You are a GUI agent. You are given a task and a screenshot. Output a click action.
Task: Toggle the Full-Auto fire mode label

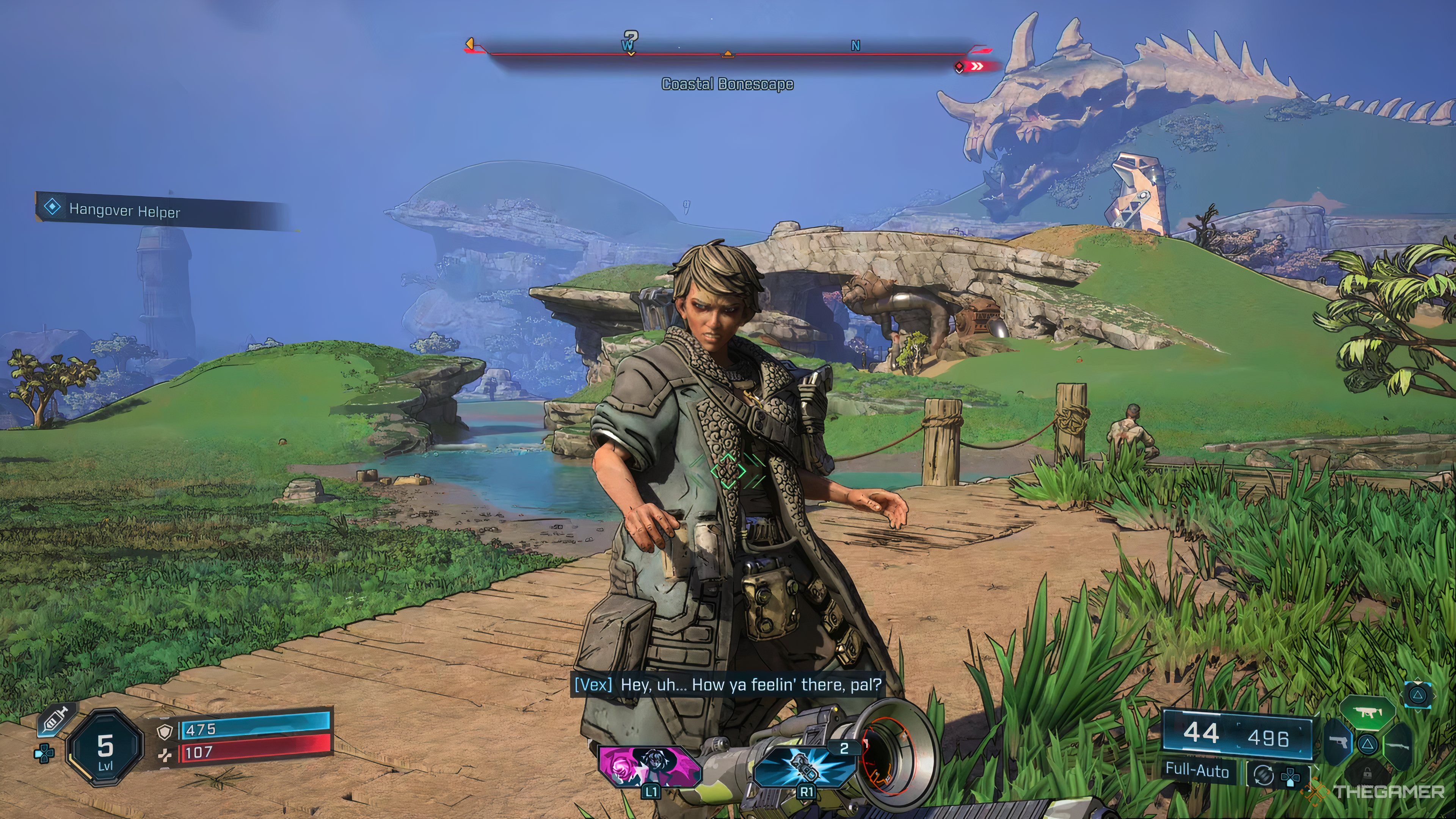click(1197, 771)
